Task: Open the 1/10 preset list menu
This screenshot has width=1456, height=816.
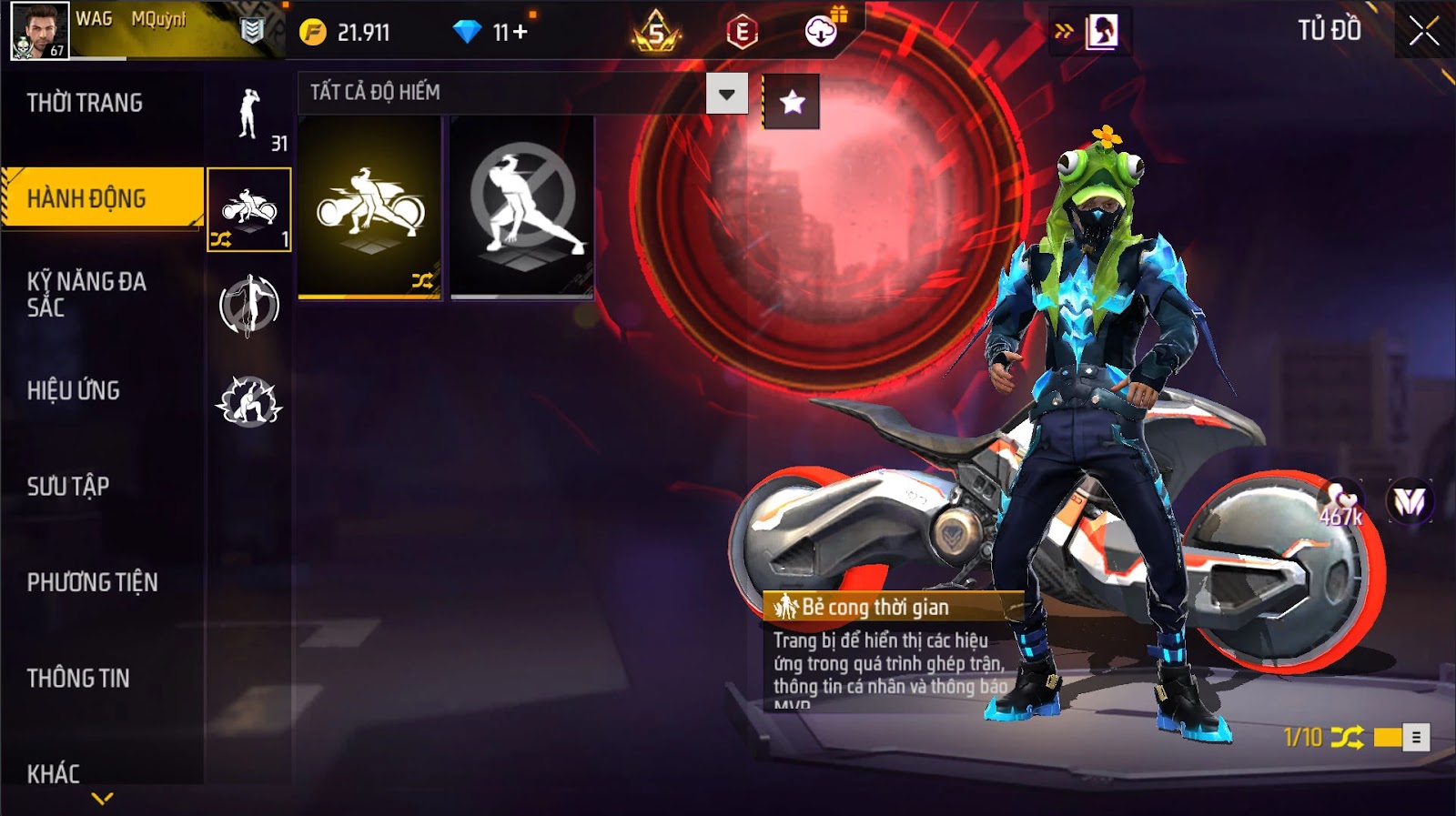Action: [1416, 738]
